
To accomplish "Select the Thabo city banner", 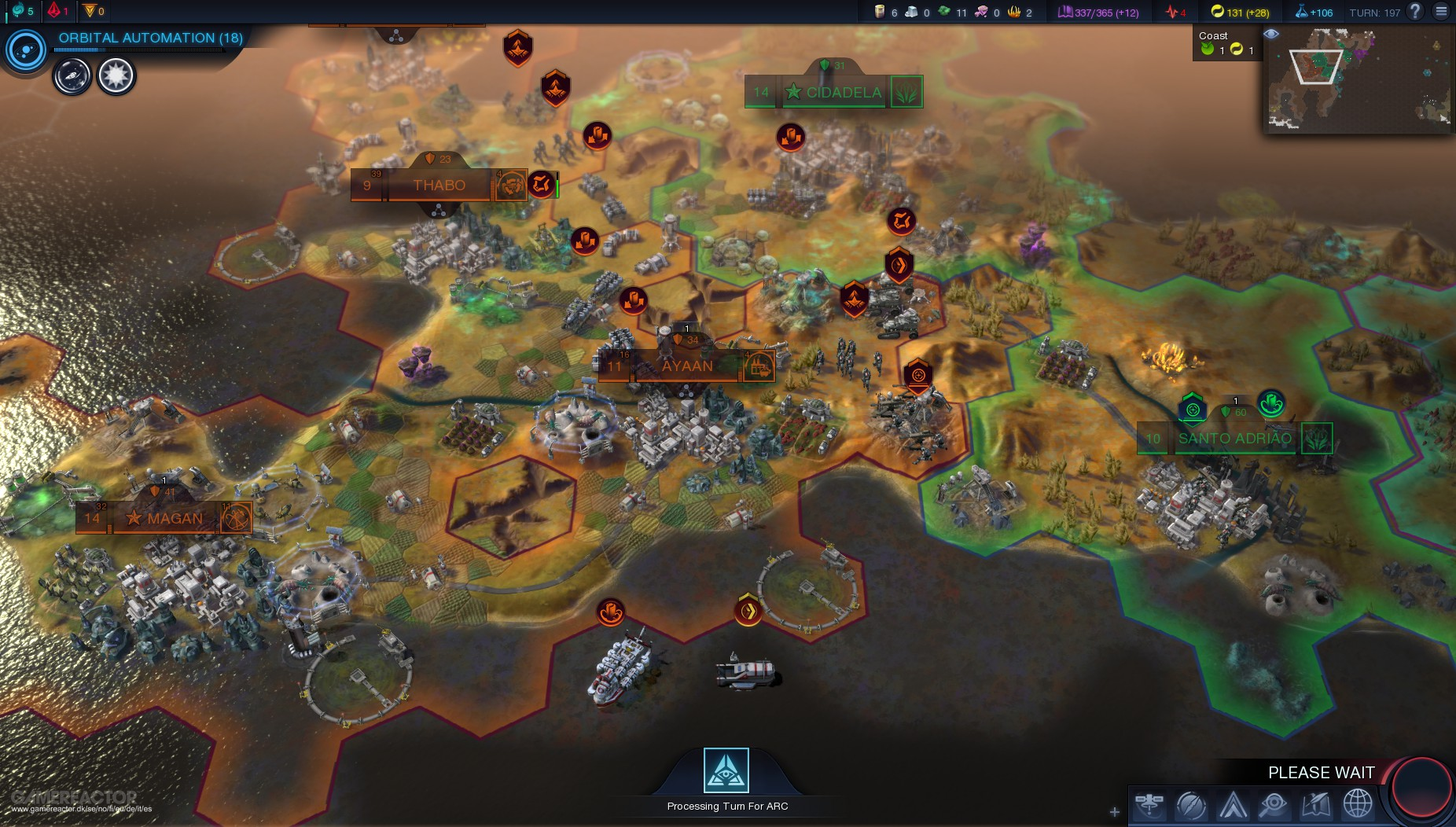I will [439, 186].
